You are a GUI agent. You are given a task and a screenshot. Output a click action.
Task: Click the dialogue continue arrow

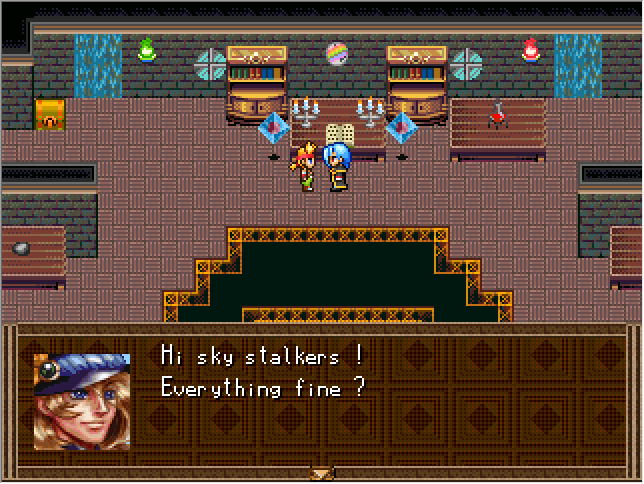[322, 472]
